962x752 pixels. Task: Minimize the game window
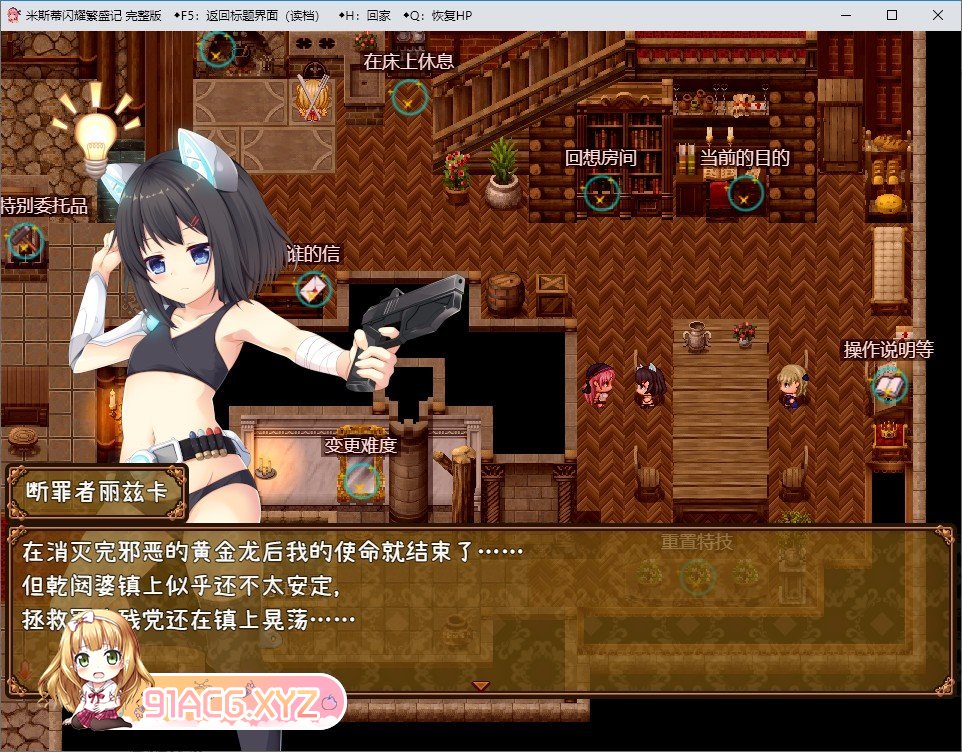click(x=845, y=15)
